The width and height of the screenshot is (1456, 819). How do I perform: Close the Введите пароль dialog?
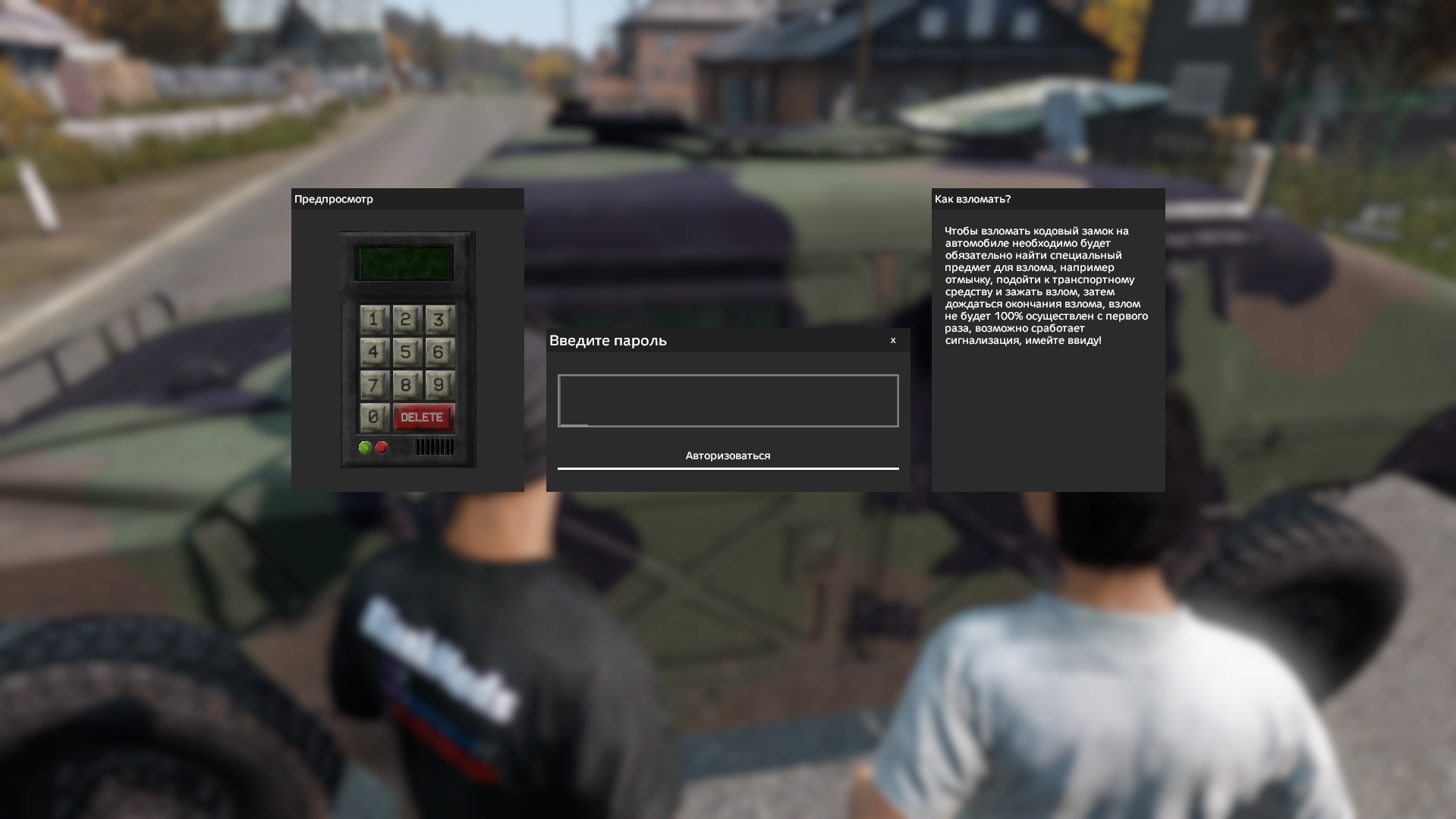(x=893, y=340)
